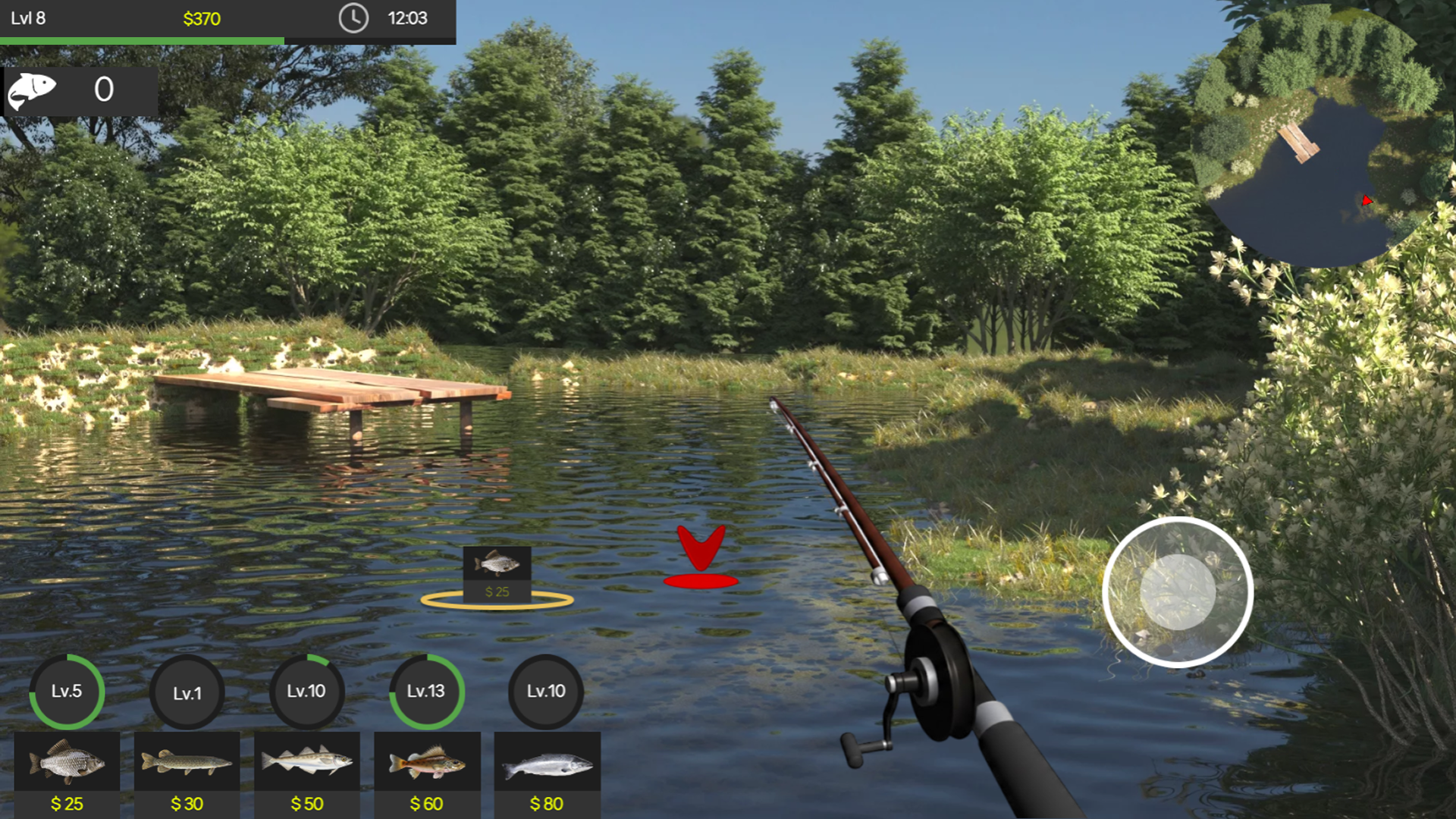This screenshot has height=819, width=1456.
Task: Select the $30 pike fish slot
Action: tap(187, 768)
